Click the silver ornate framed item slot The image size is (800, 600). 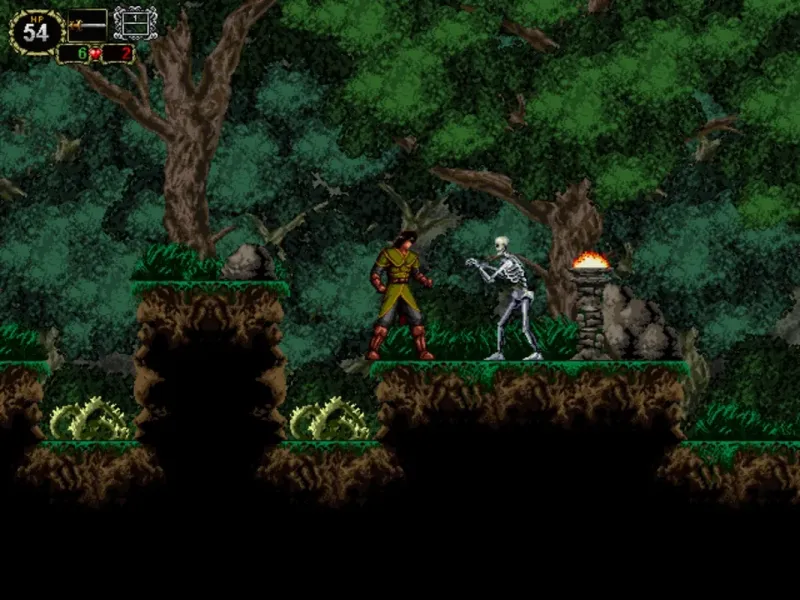[x=135, y=23]
